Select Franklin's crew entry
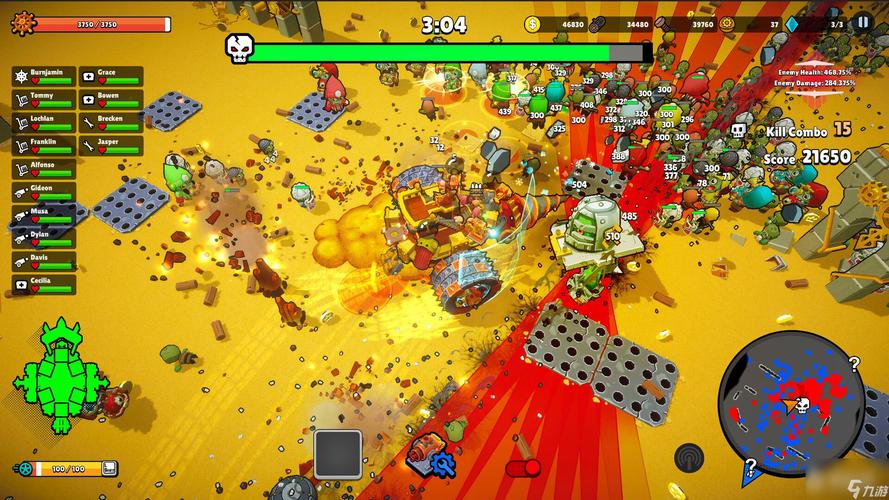The image size is (889, 500). tap(43, 145)
